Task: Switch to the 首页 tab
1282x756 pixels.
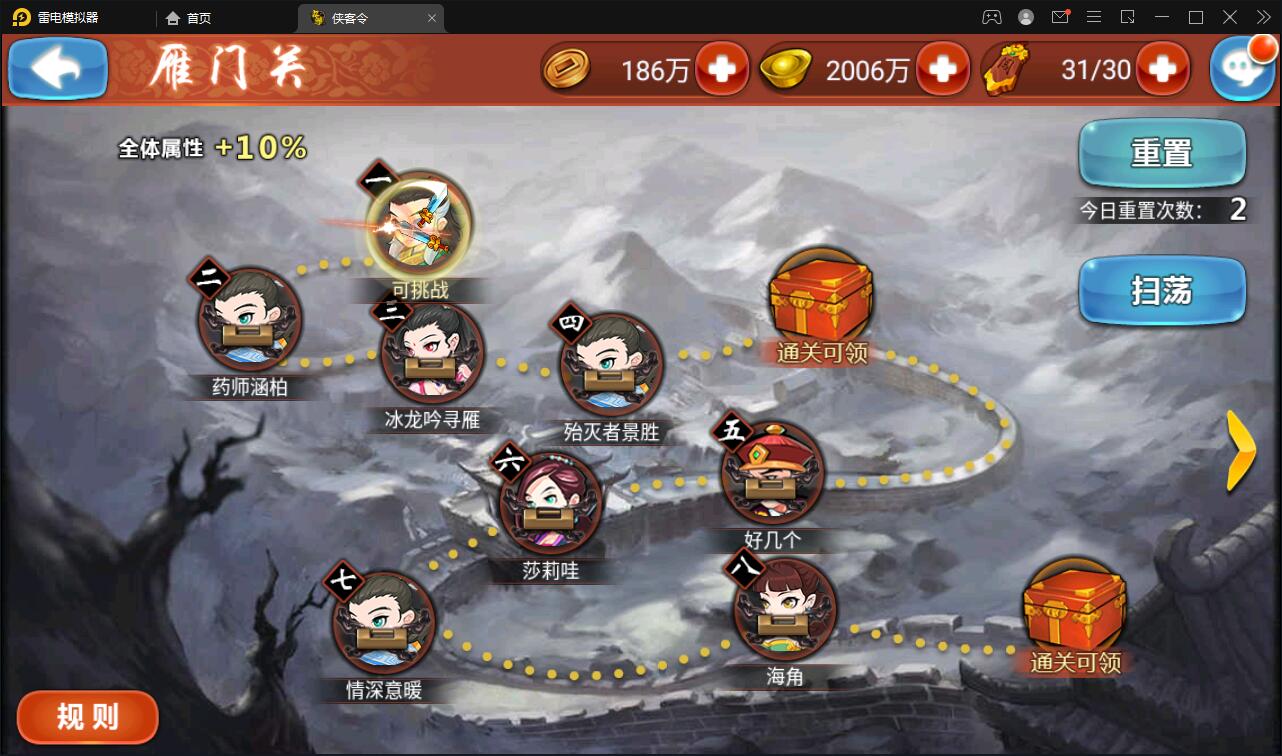Action: (190, 17)
